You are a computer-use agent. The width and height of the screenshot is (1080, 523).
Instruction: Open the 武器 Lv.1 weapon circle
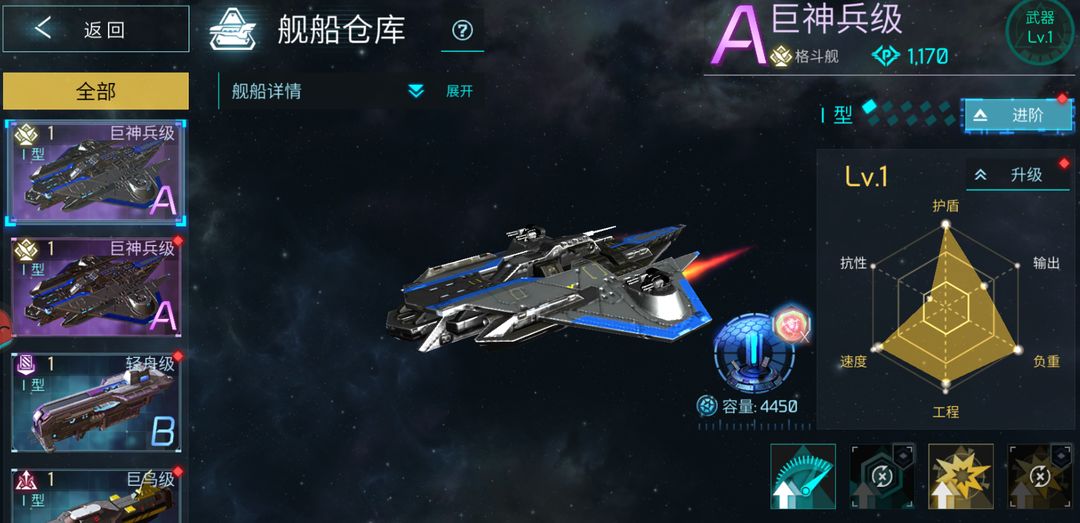pos(1040,29)
